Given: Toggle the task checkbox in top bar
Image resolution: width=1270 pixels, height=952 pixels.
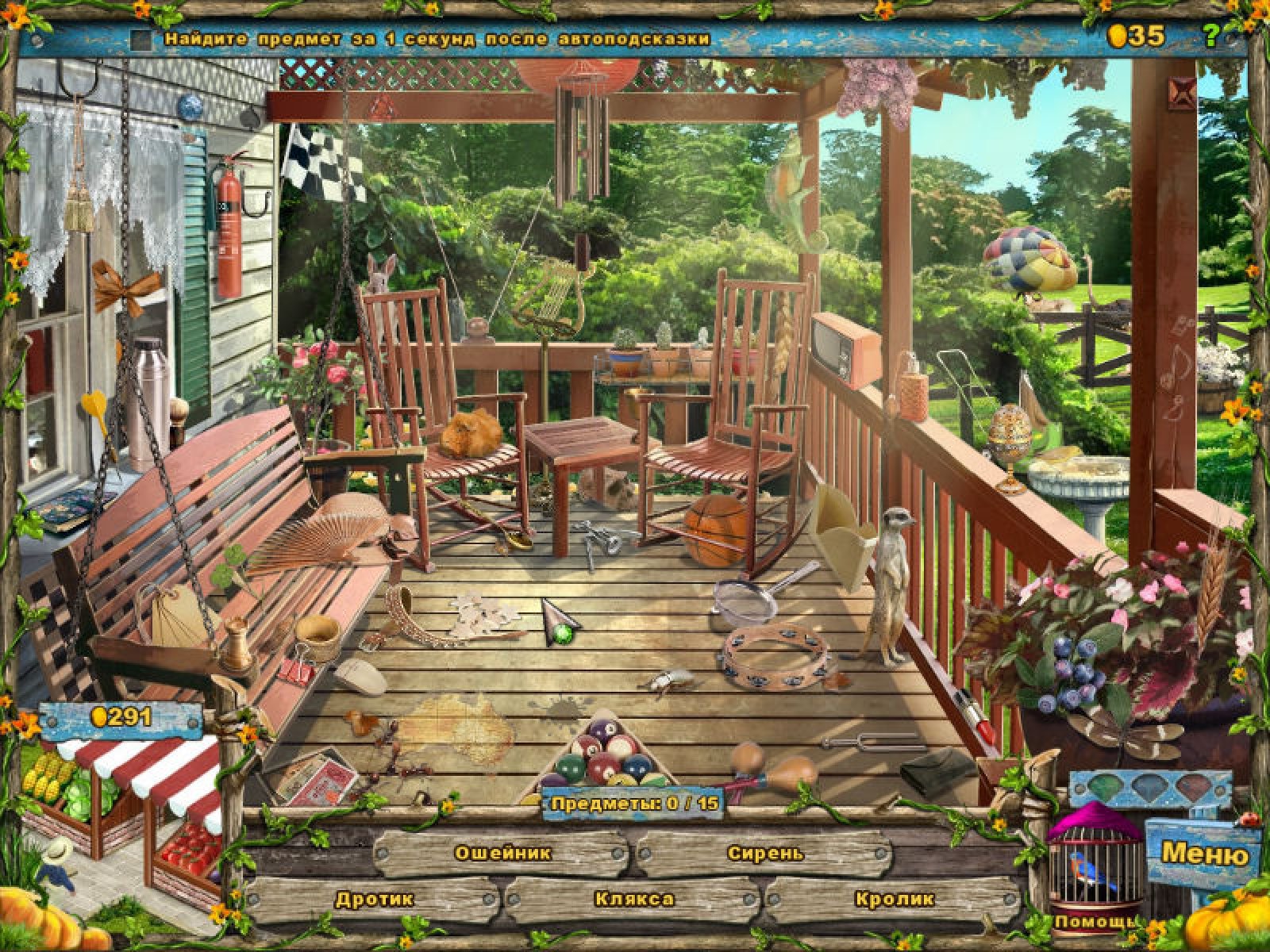Looking at the screenshot, I should [x=142, y=39].
